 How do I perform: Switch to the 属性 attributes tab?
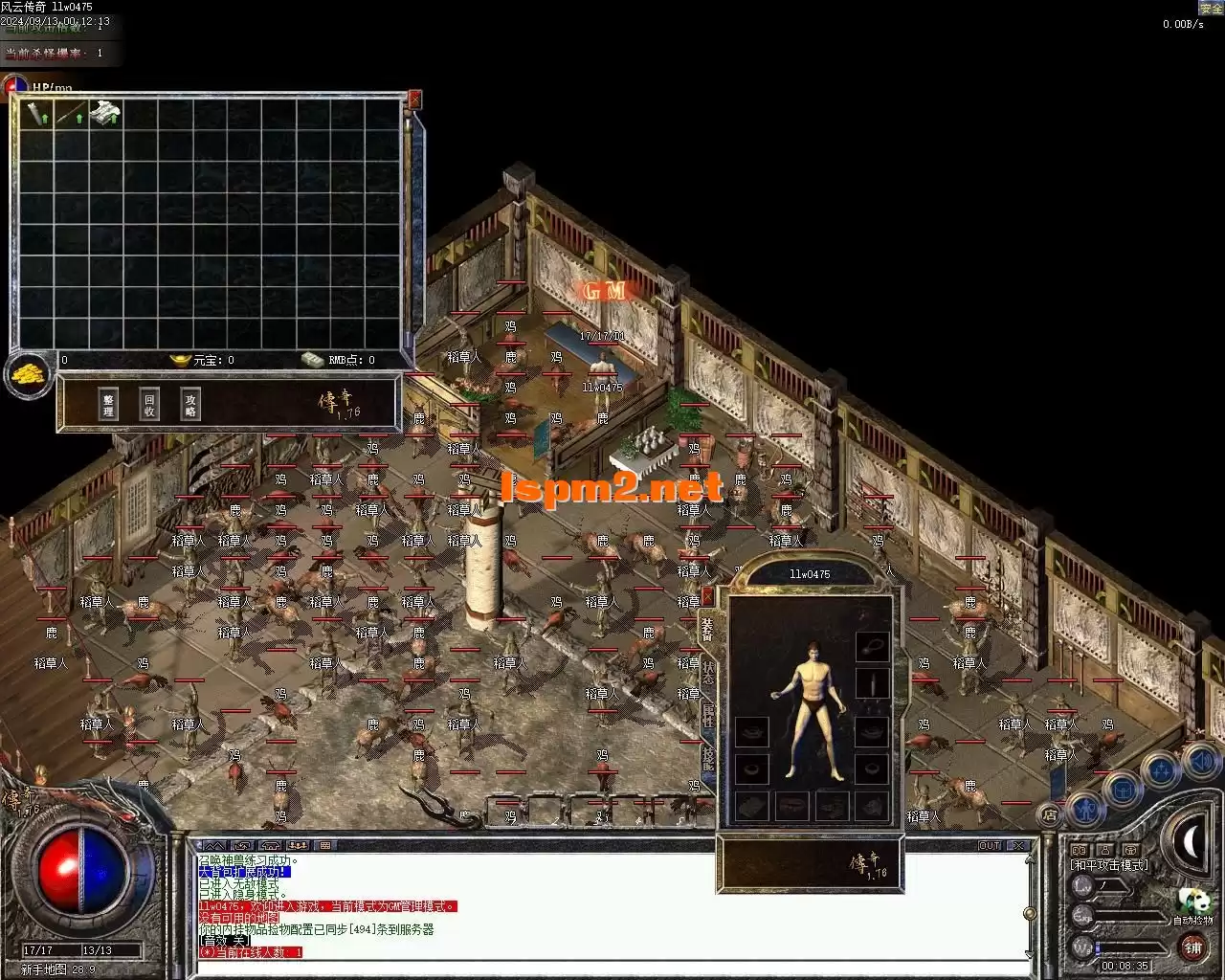(708, 715)
